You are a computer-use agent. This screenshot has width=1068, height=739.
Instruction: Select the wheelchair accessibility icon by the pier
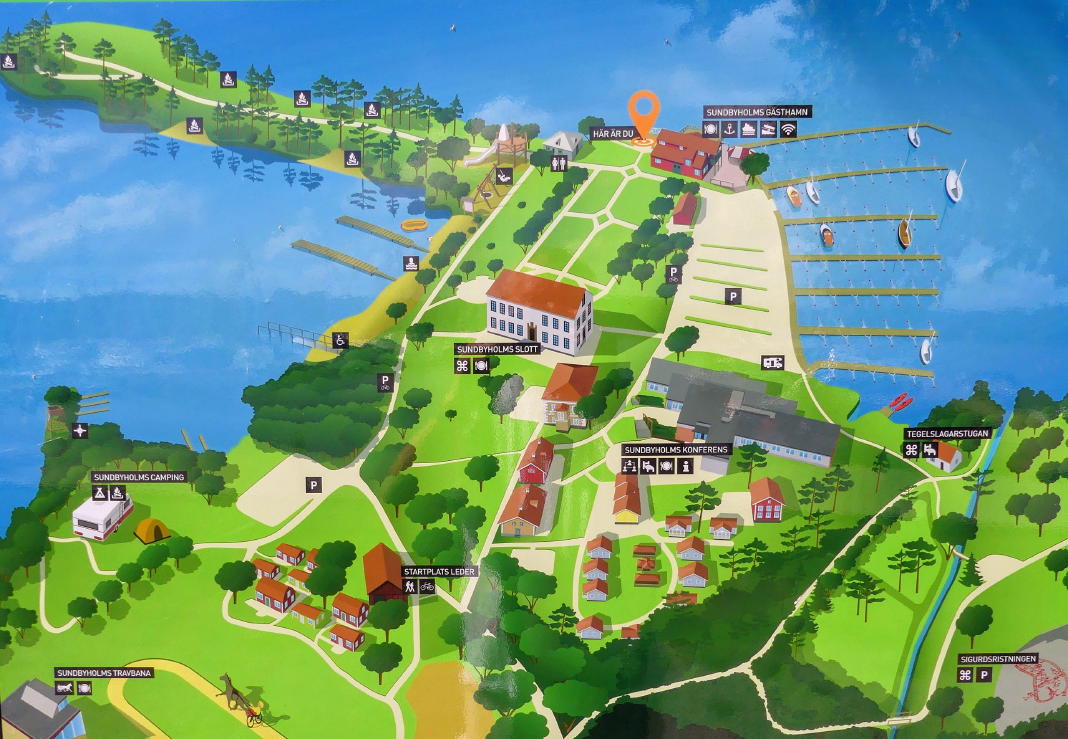(x=340, y=339)
